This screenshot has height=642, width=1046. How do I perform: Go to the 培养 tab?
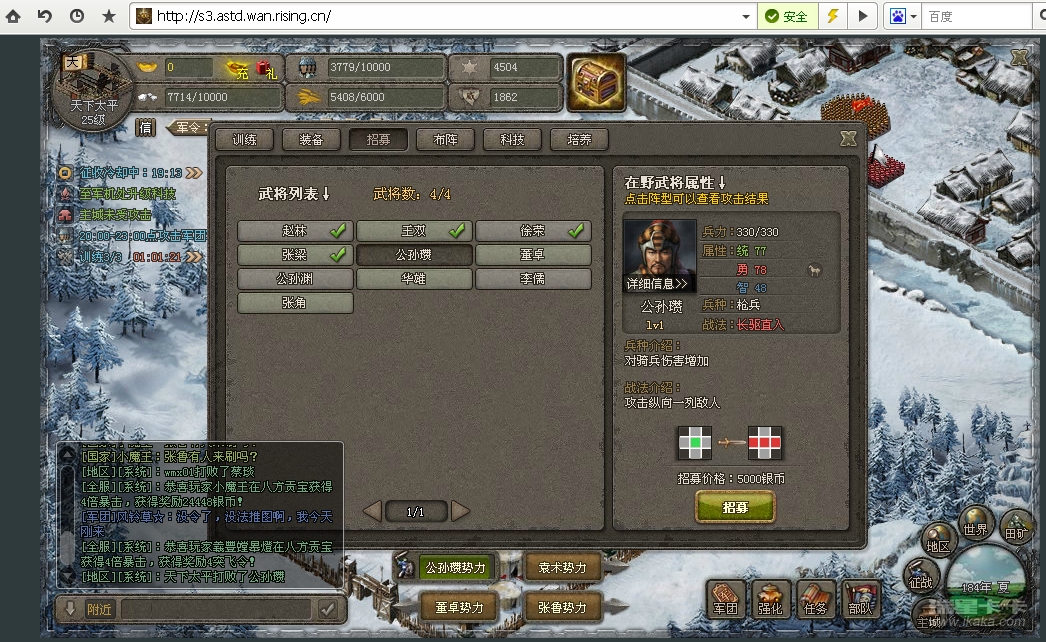point(579,140)
